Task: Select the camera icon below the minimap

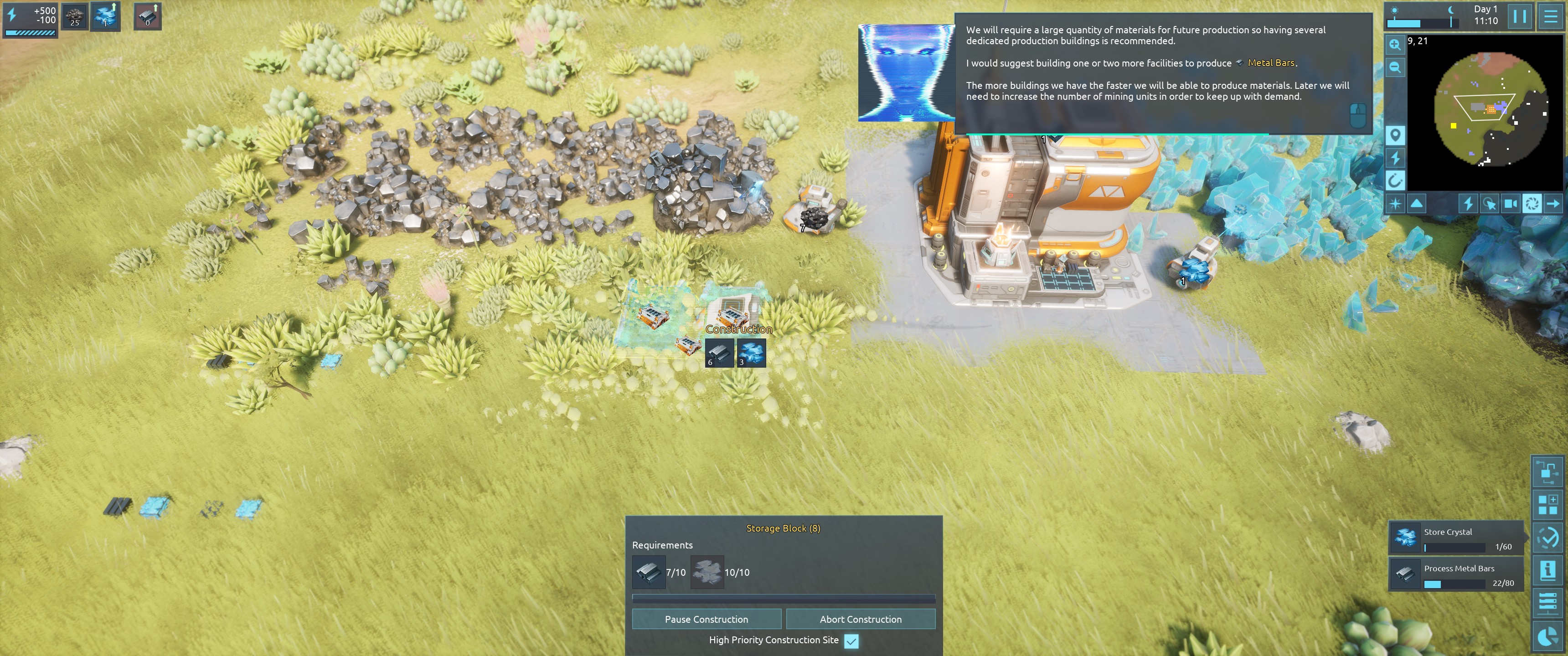Action: [x=1510, y=203]
